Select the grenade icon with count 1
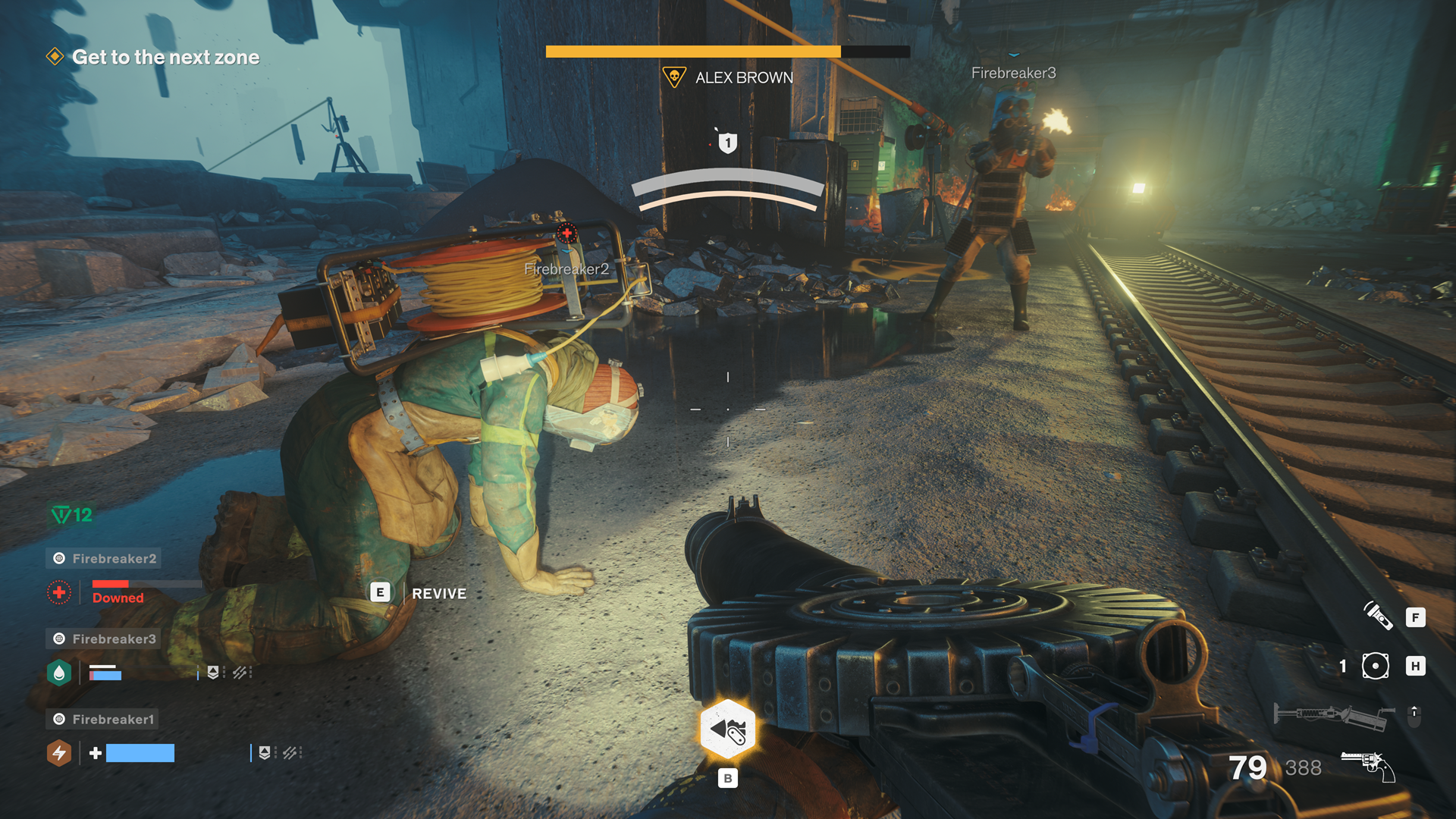1456x819 pixels. click(x=1375, y=667)
